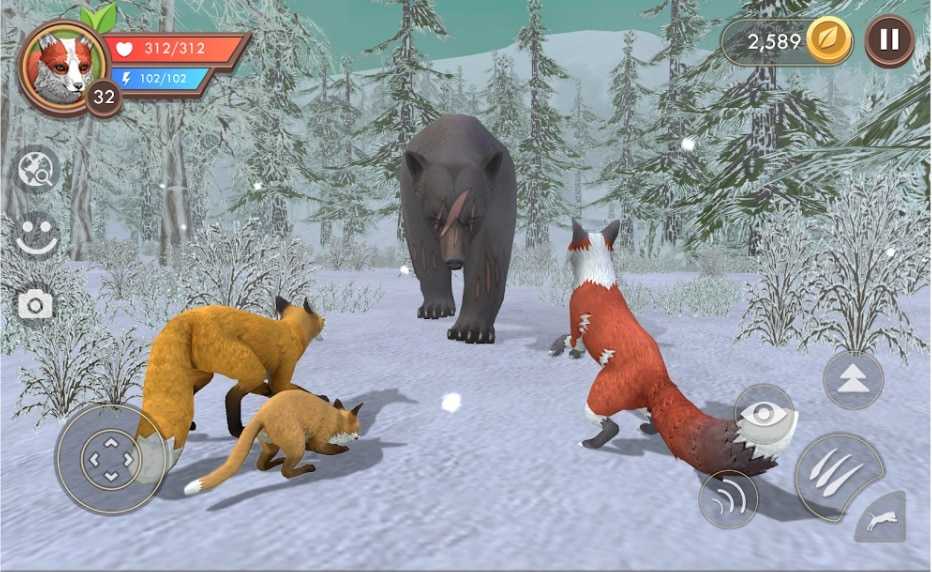The width and height of the screenshot is (932, 572).
Task: Activate the howl sound-wave ability
Action: click(728, 498)
